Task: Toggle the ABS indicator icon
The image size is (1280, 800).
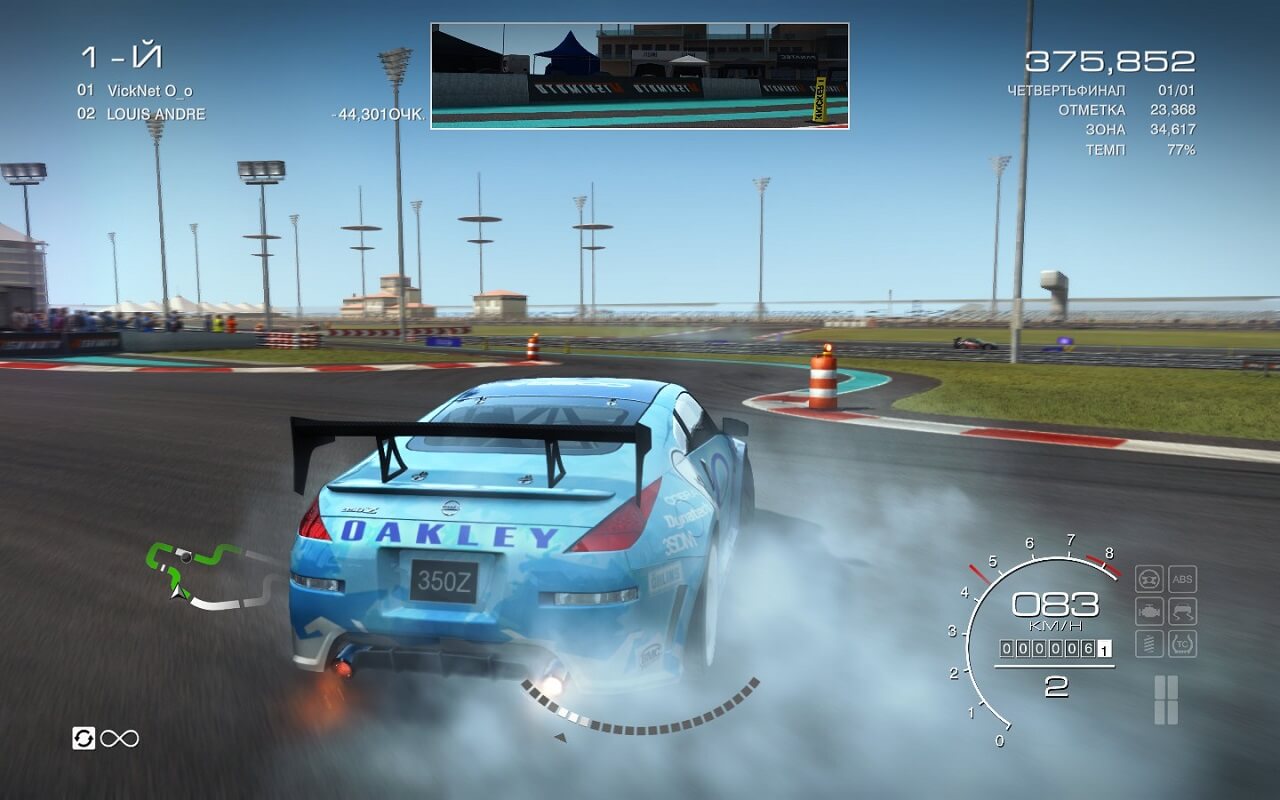Action: (1182, 579)
